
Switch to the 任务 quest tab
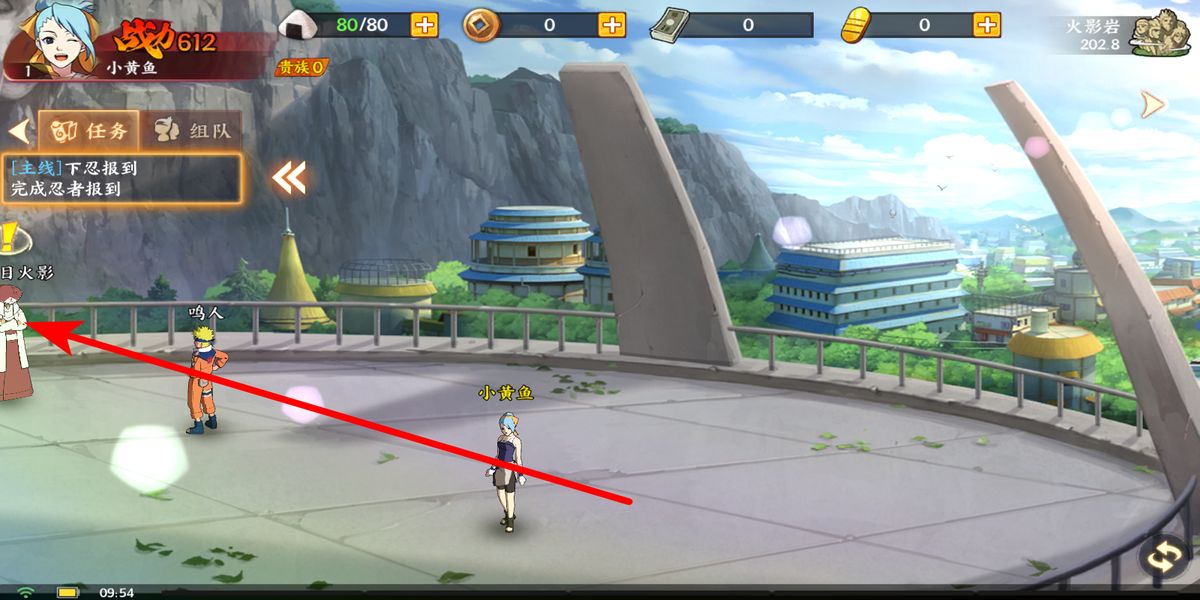[x=88, y=130]
